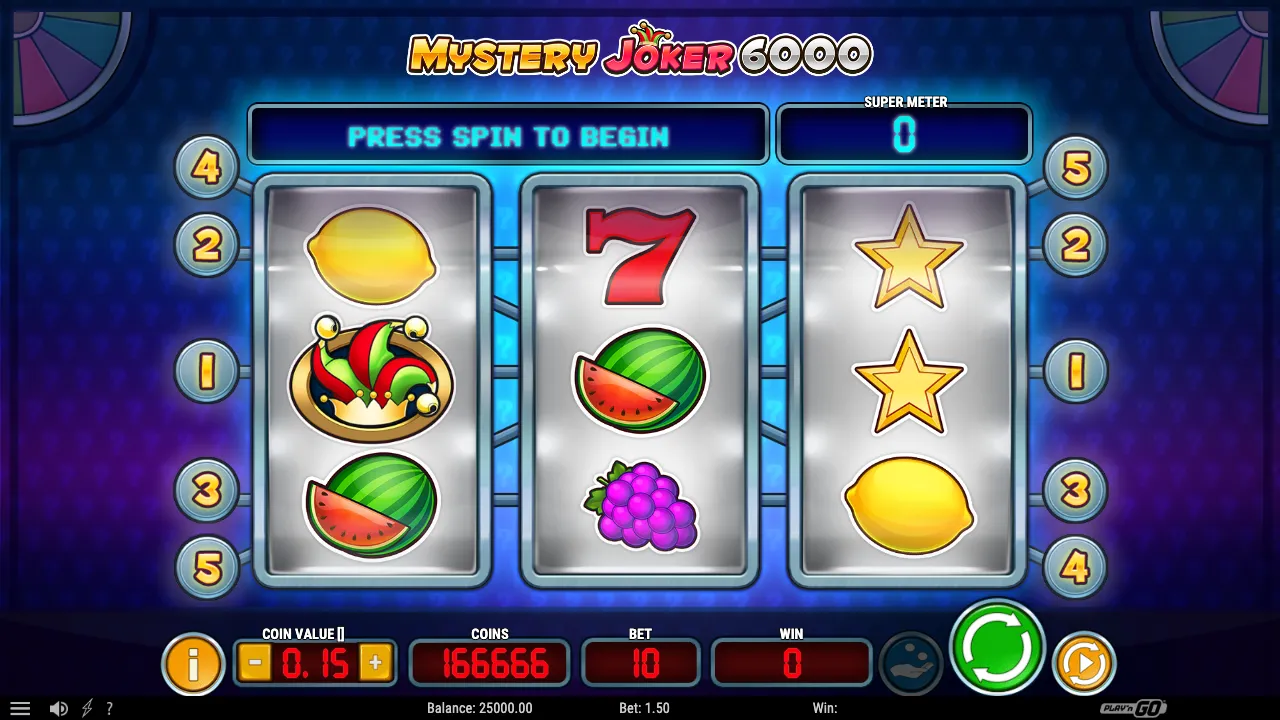The height and width of the screenshot is (720, 1280).
Task: Click the Coin Value amount display
Action: click(x=315, y=661)
